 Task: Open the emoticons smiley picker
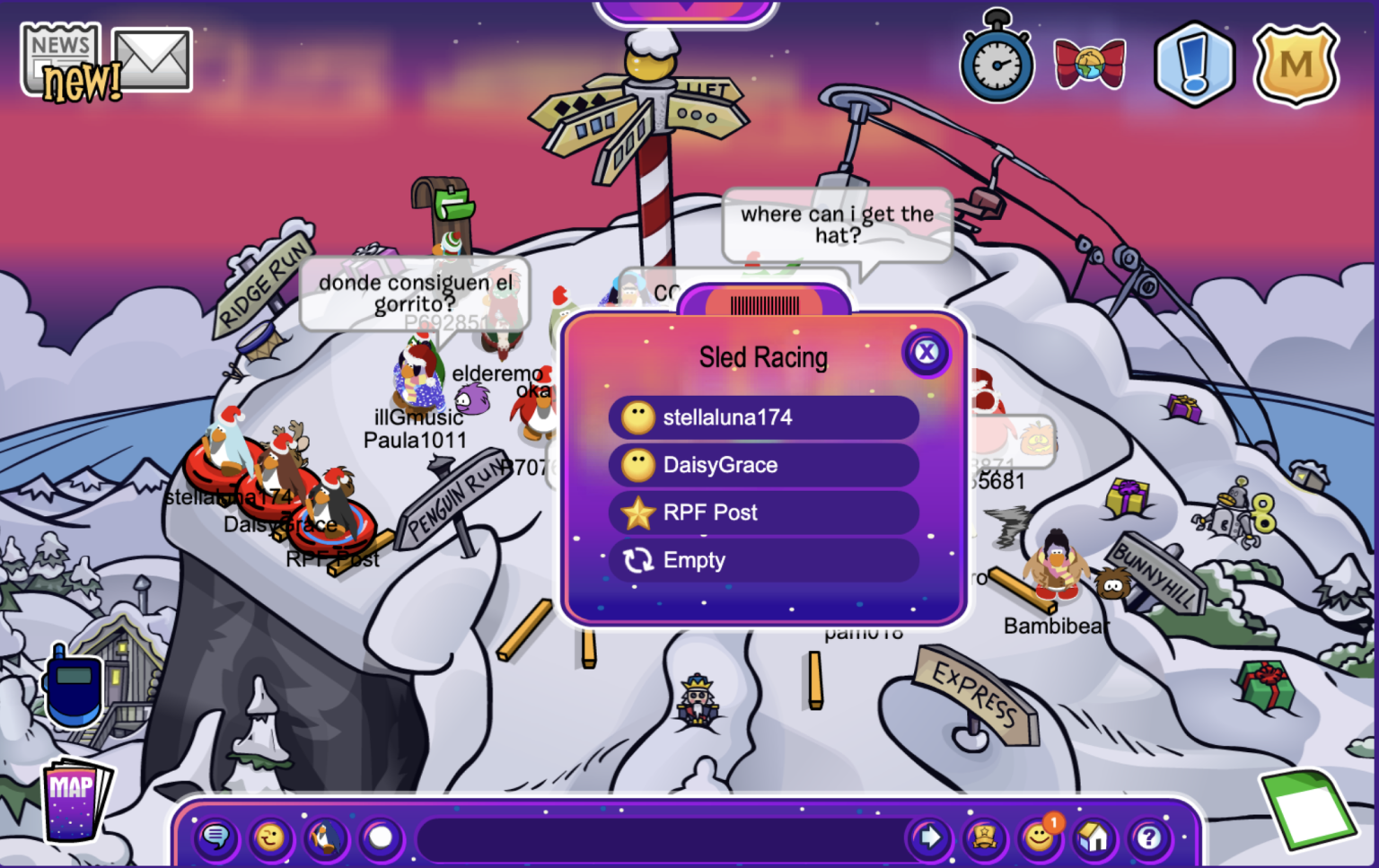tap(270, 837)
